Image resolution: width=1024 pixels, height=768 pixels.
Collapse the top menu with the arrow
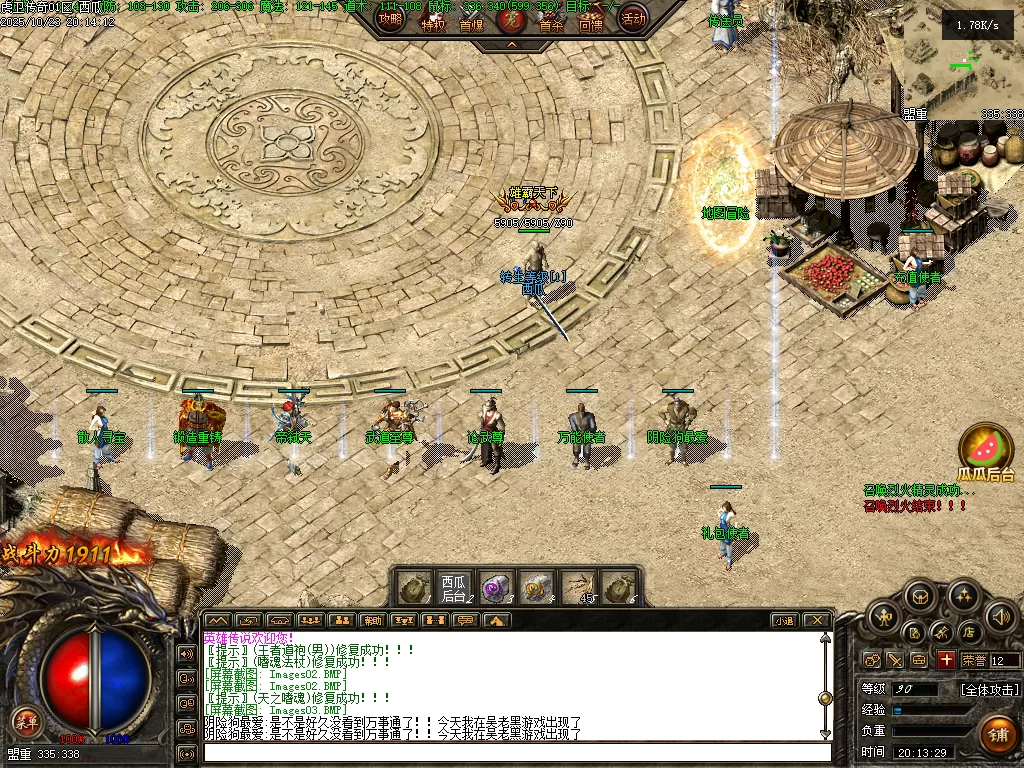coord(511,45)
